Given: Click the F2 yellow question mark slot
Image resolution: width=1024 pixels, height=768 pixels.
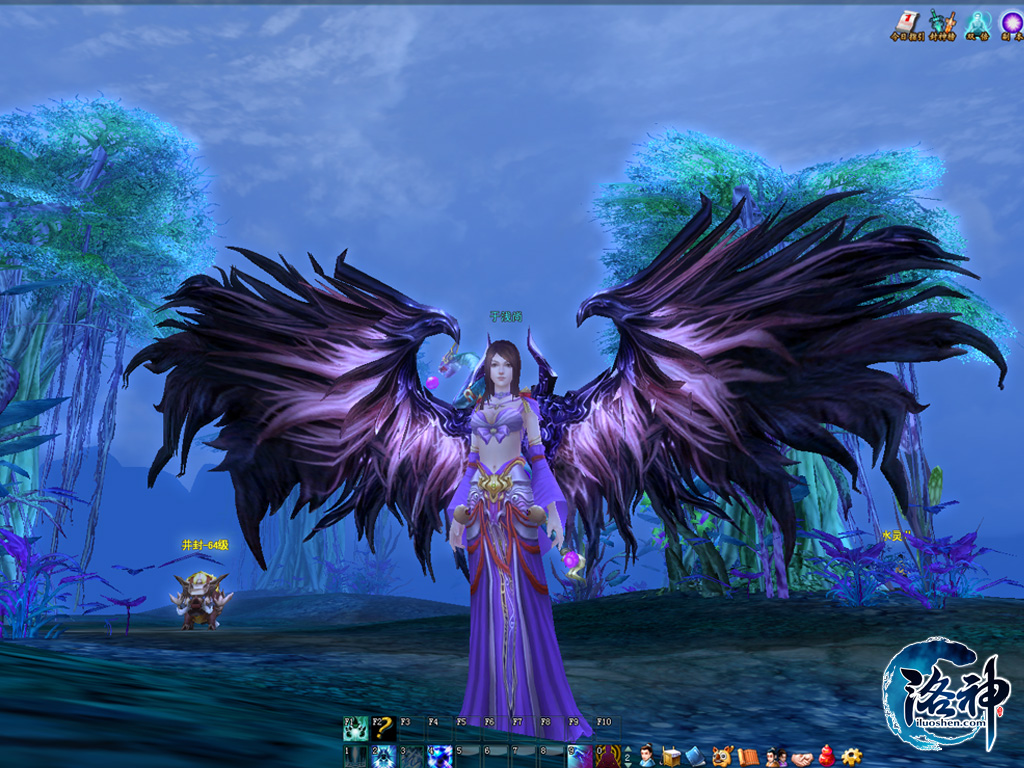Looking at the screenshot, I should [x=384, y=729].
